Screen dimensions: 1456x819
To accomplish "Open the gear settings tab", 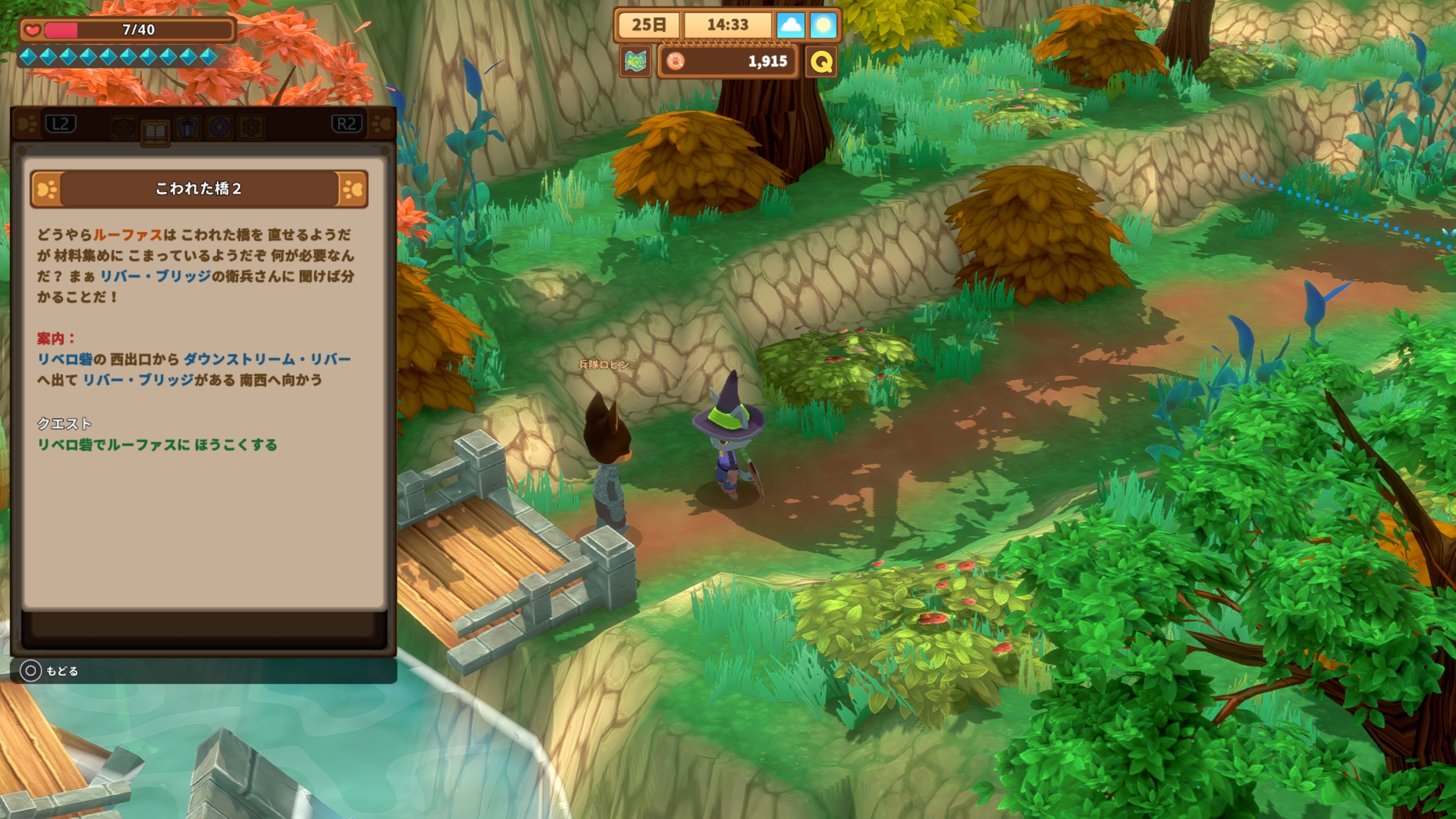I will [251, 128].
